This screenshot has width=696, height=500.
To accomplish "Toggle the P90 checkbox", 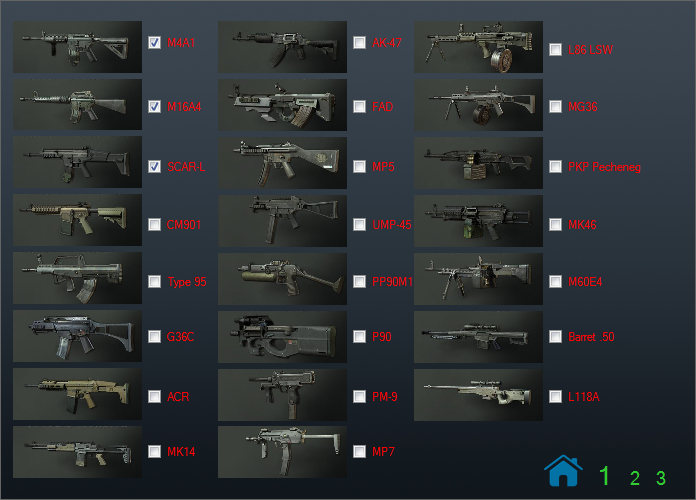I will pyautogui.click(x=359, y=337).
